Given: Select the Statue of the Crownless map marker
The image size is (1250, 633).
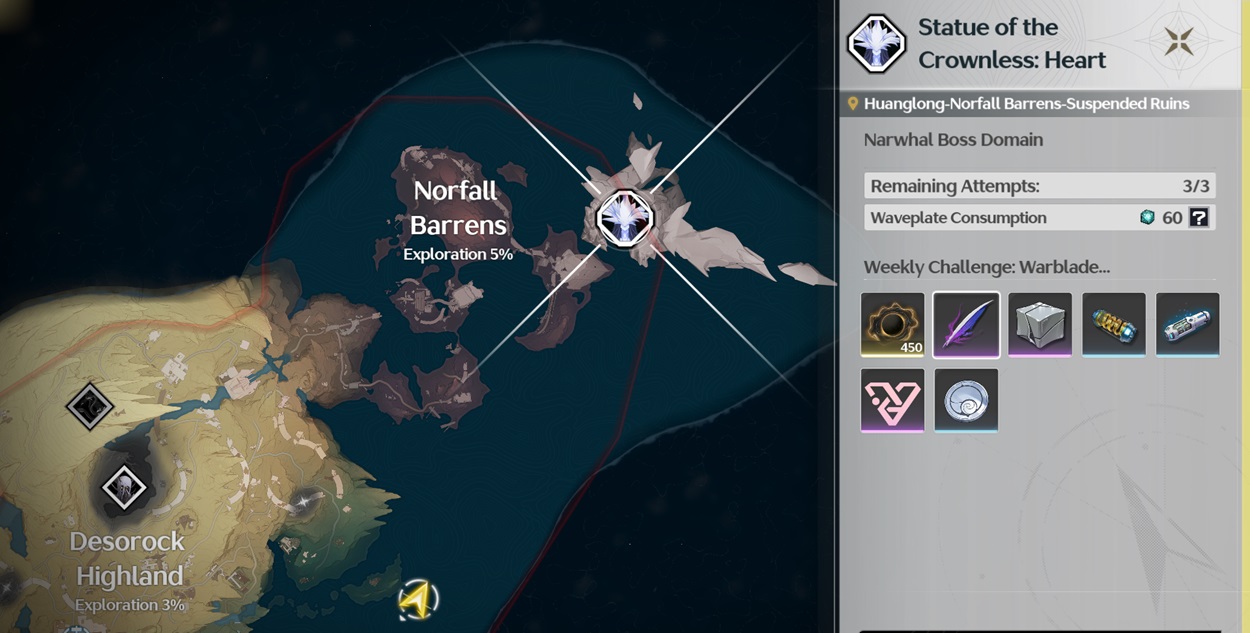Looking at the screenshot, I should 625,217.
